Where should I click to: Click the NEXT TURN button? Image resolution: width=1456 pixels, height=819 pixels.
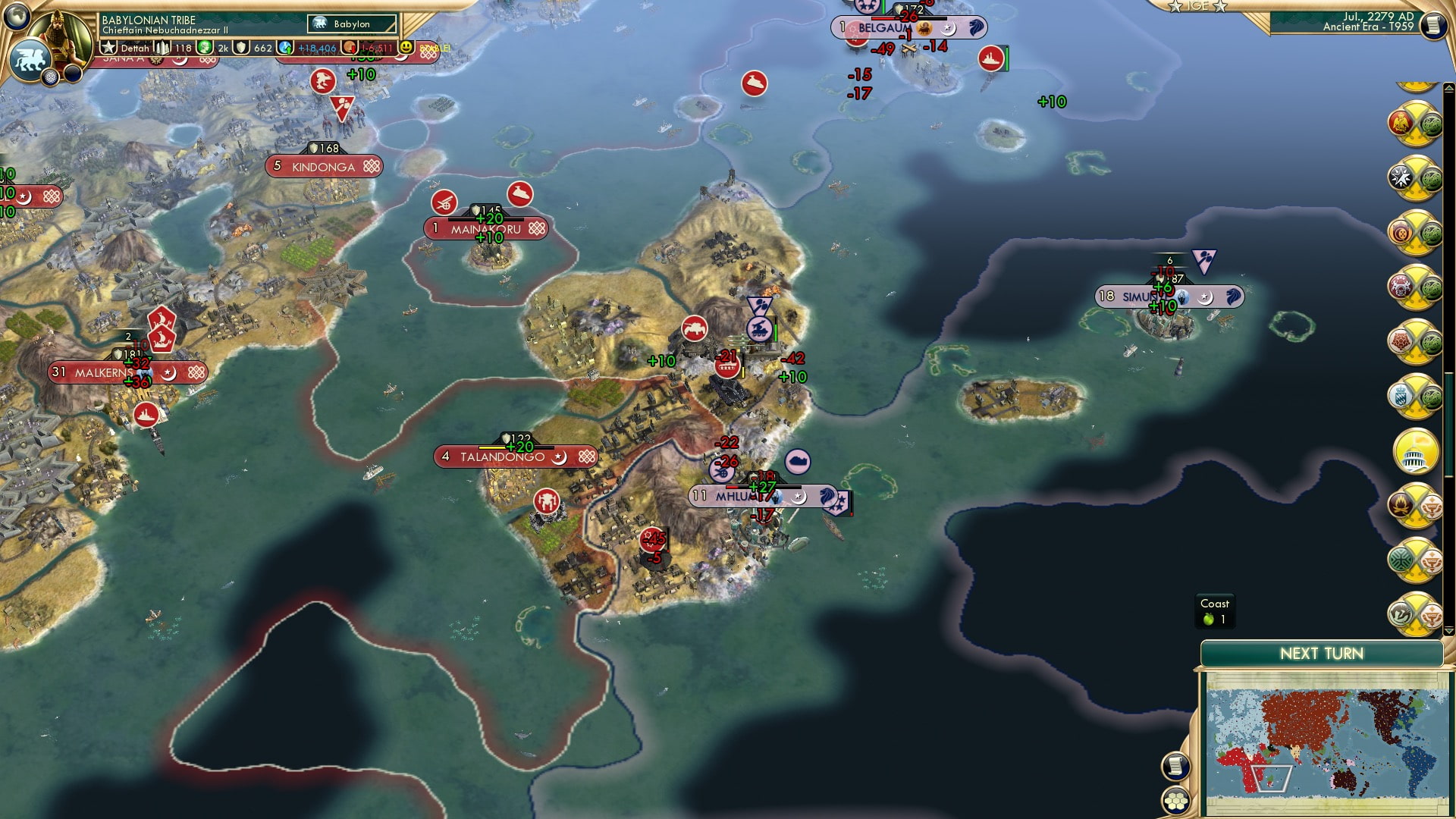coord(1321,651)
